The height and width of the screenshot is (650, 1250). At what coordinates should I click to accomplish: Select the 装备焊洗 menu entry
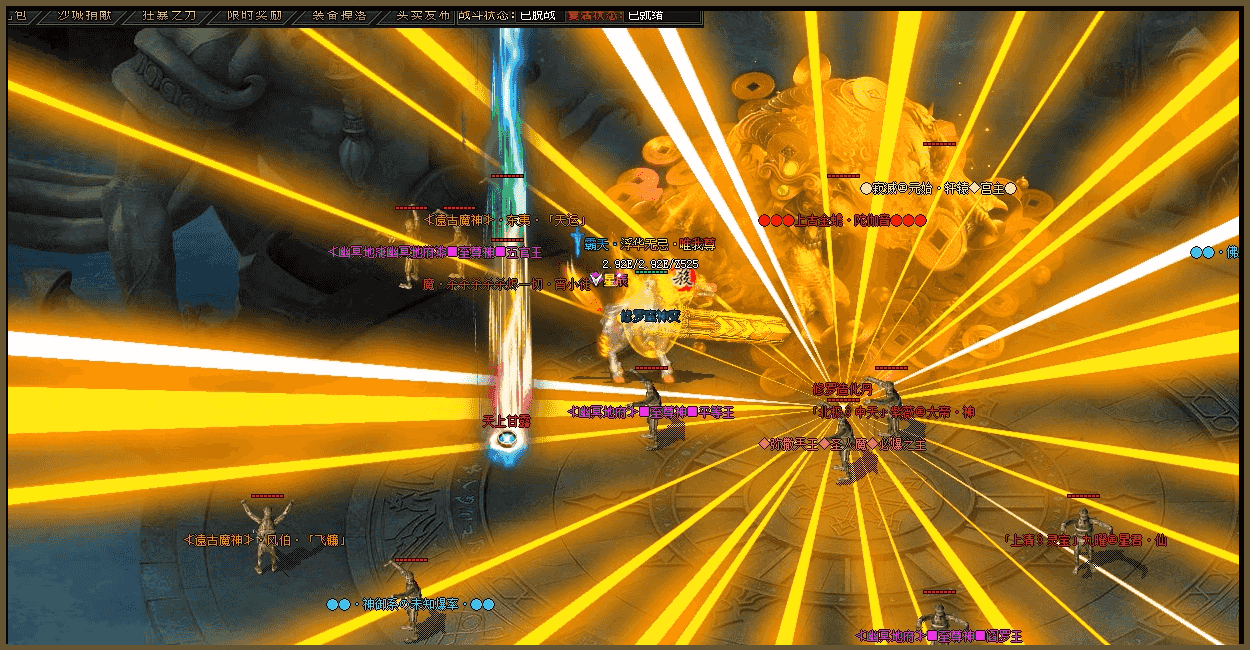pos(339,15)
